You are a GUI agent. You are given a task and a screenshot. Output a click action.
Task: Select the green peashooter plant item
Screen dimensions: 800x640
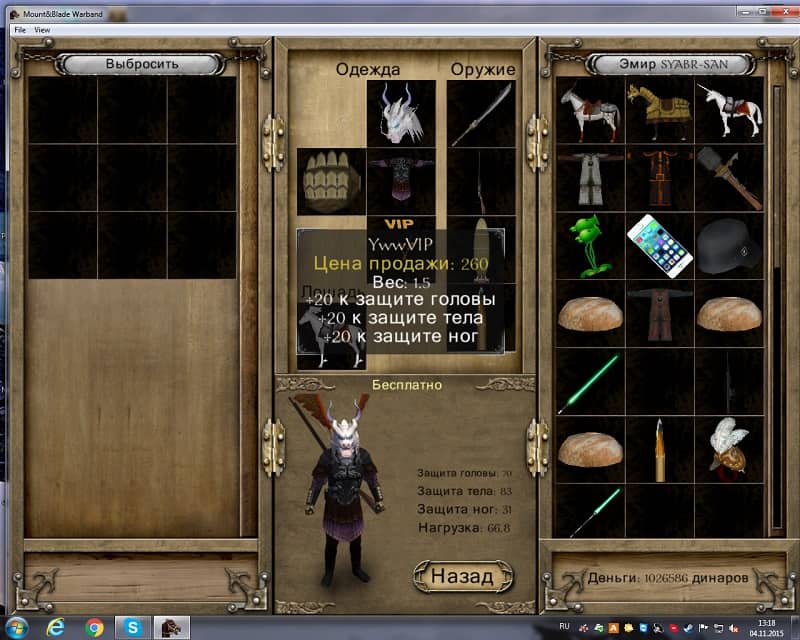pos(590,247)
